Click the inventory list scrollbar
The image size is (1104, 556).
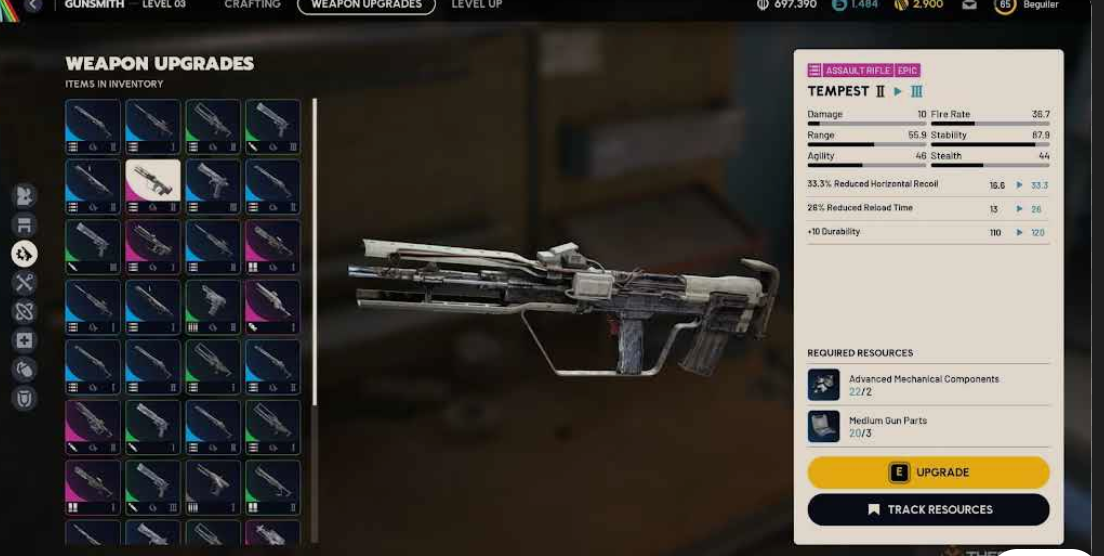[315, 250]
